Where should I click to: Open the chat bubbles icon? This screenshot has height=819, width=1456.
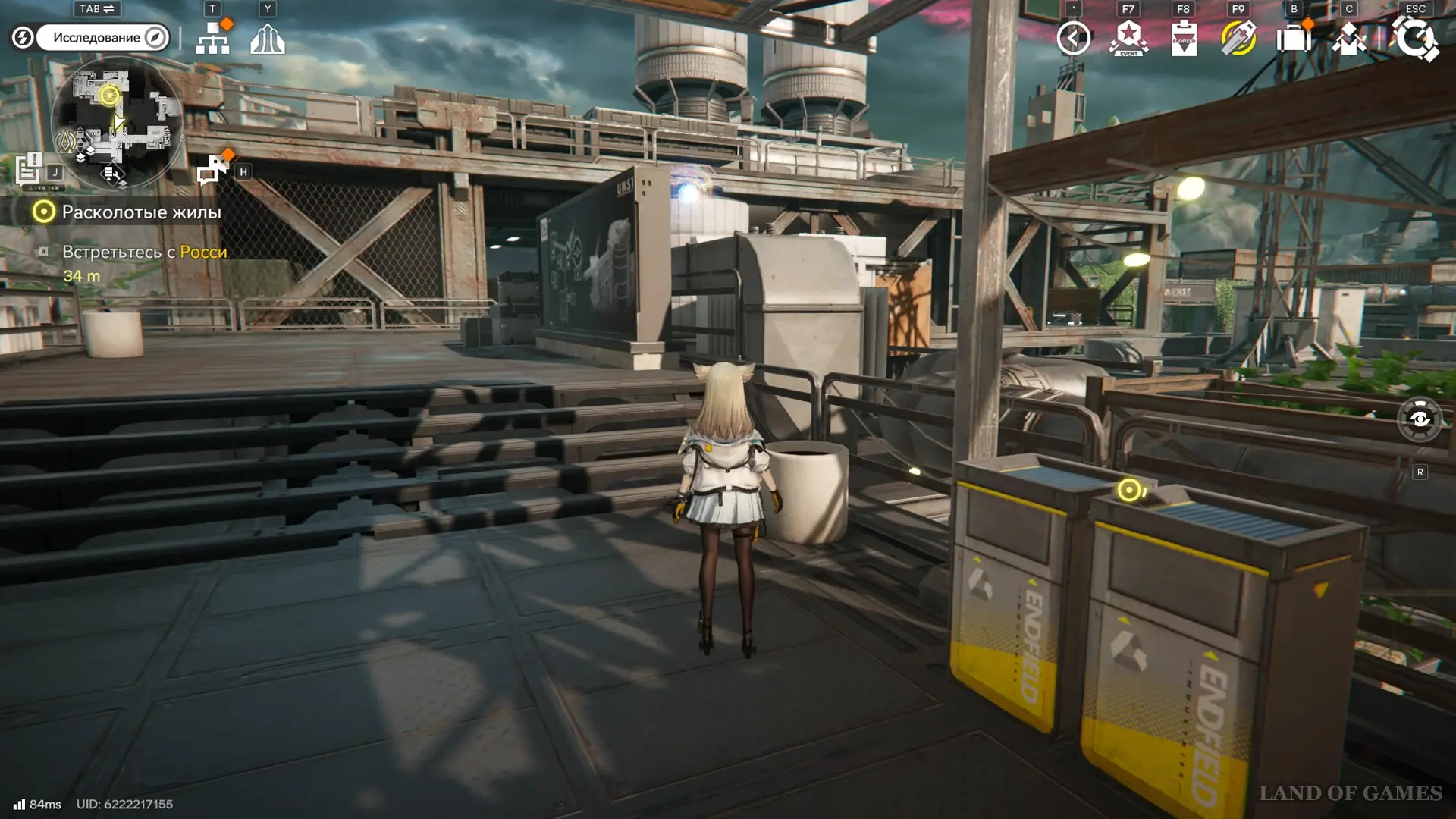point(213,170)
